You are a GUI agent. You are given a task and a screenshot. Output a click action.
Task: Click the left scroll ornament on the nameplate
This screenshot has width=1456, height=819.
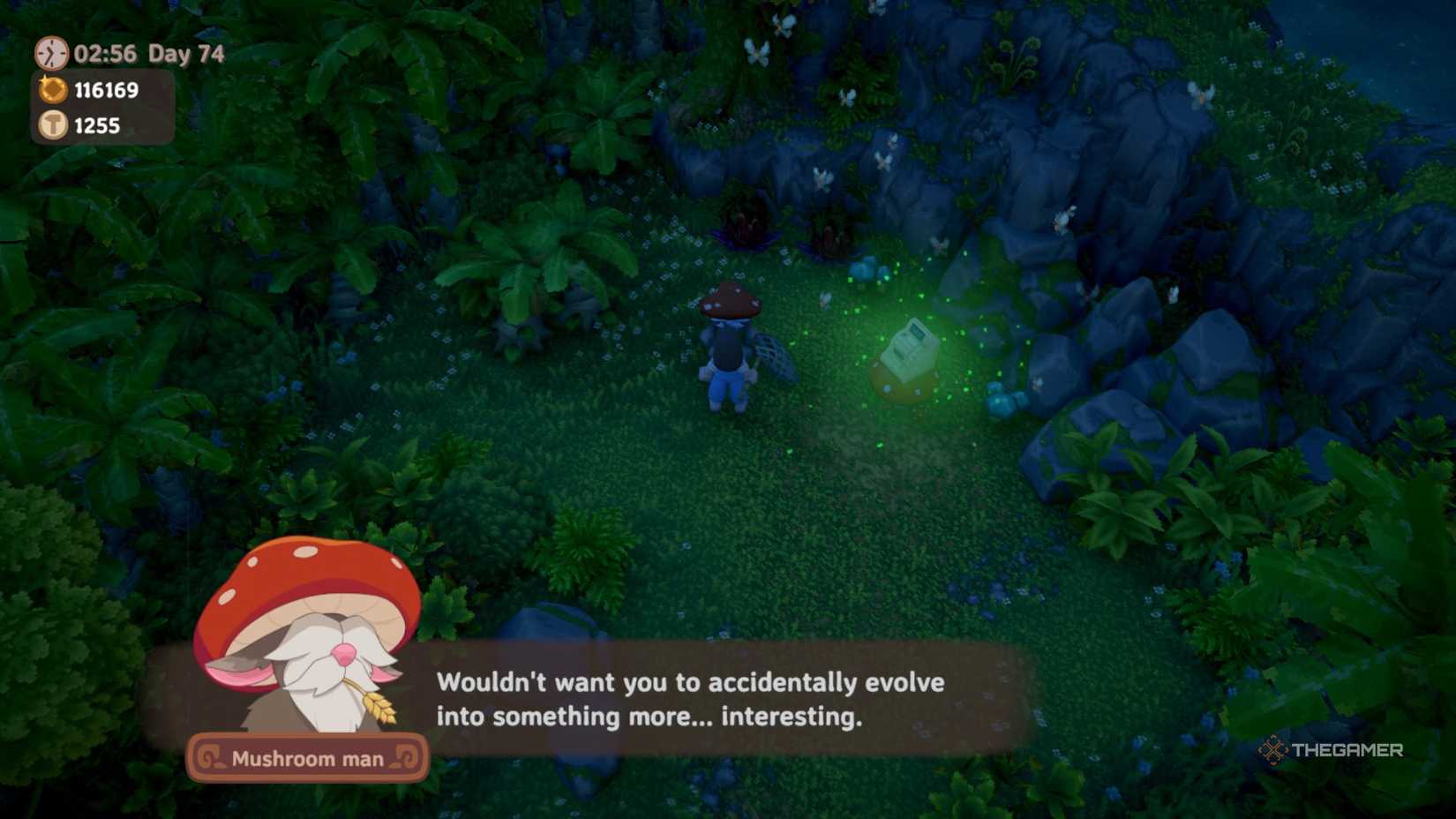[x=213, y=757]
